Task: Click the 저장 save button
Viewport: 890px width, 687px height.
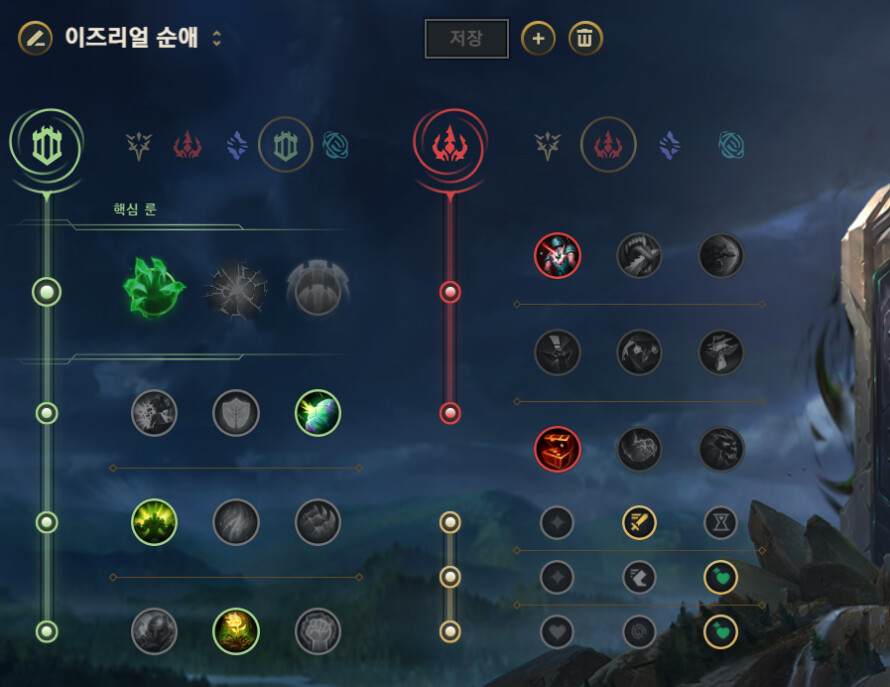Action: [466, 39]
